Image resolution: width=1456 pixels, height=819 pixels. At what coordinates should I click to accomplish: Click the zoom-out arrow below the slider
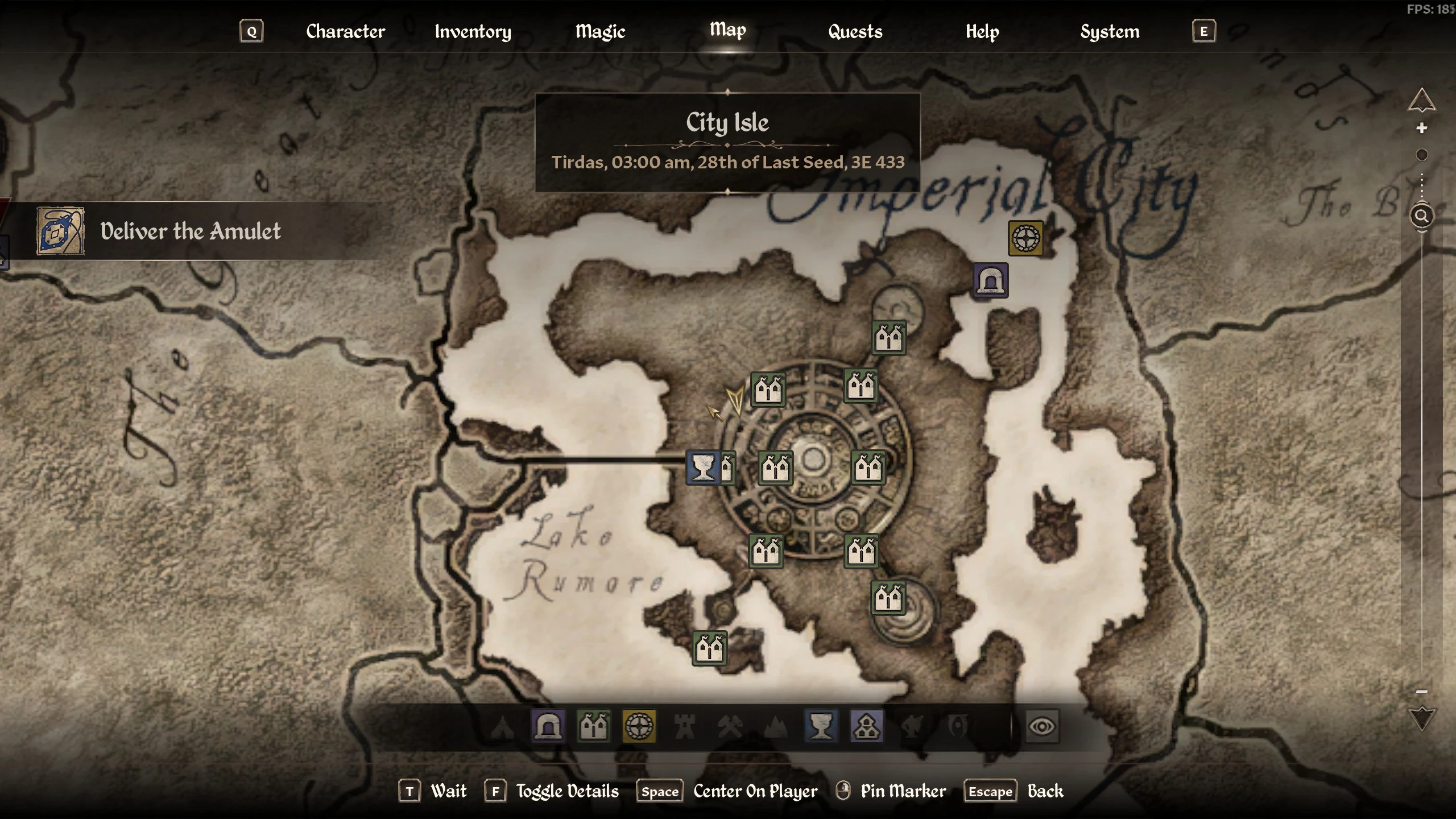[1421, 718]
